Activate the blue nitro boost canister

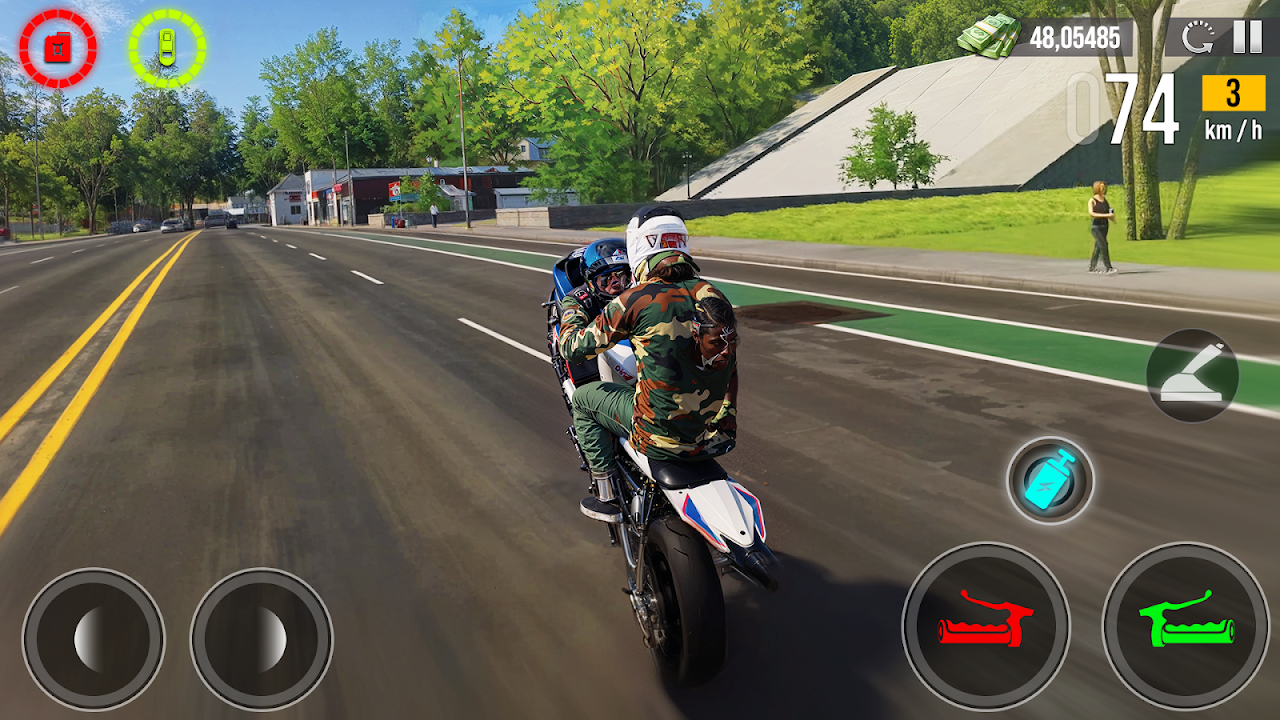tap(1050, 481)
